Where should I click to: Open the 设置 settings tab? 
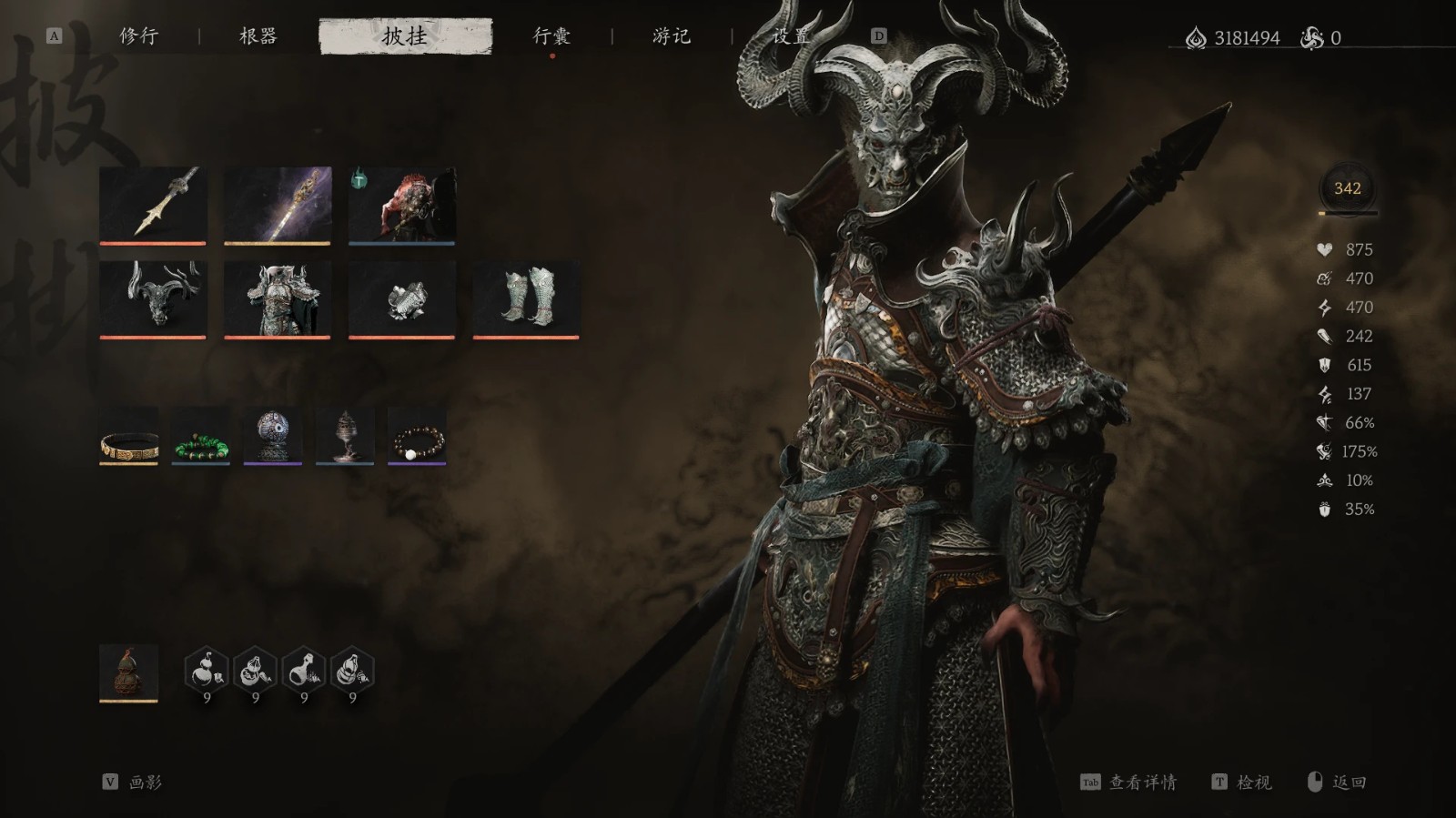[791, 36]
